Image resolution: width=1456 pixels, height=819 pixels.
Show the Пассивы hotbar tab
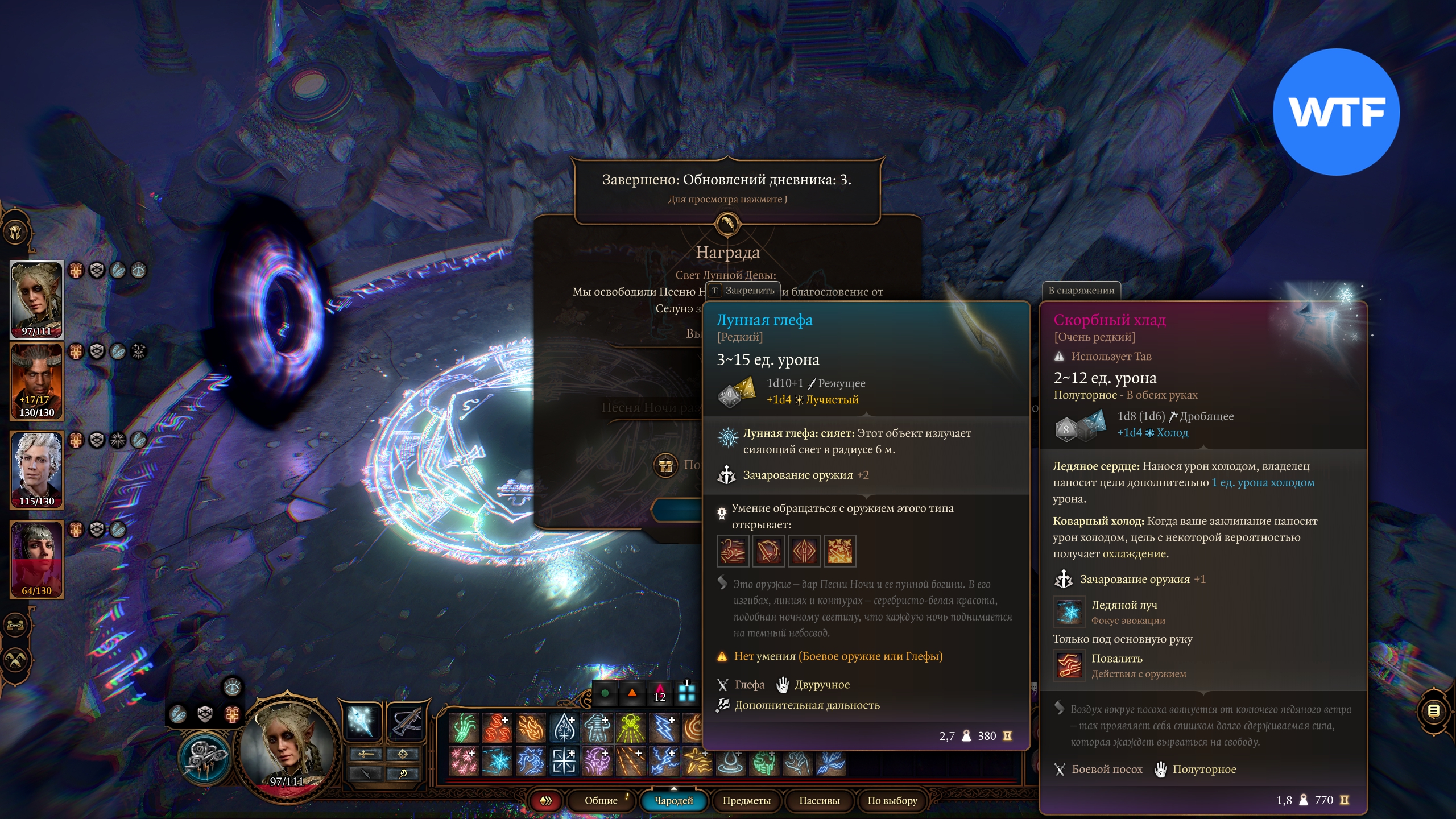click(819, 800)
